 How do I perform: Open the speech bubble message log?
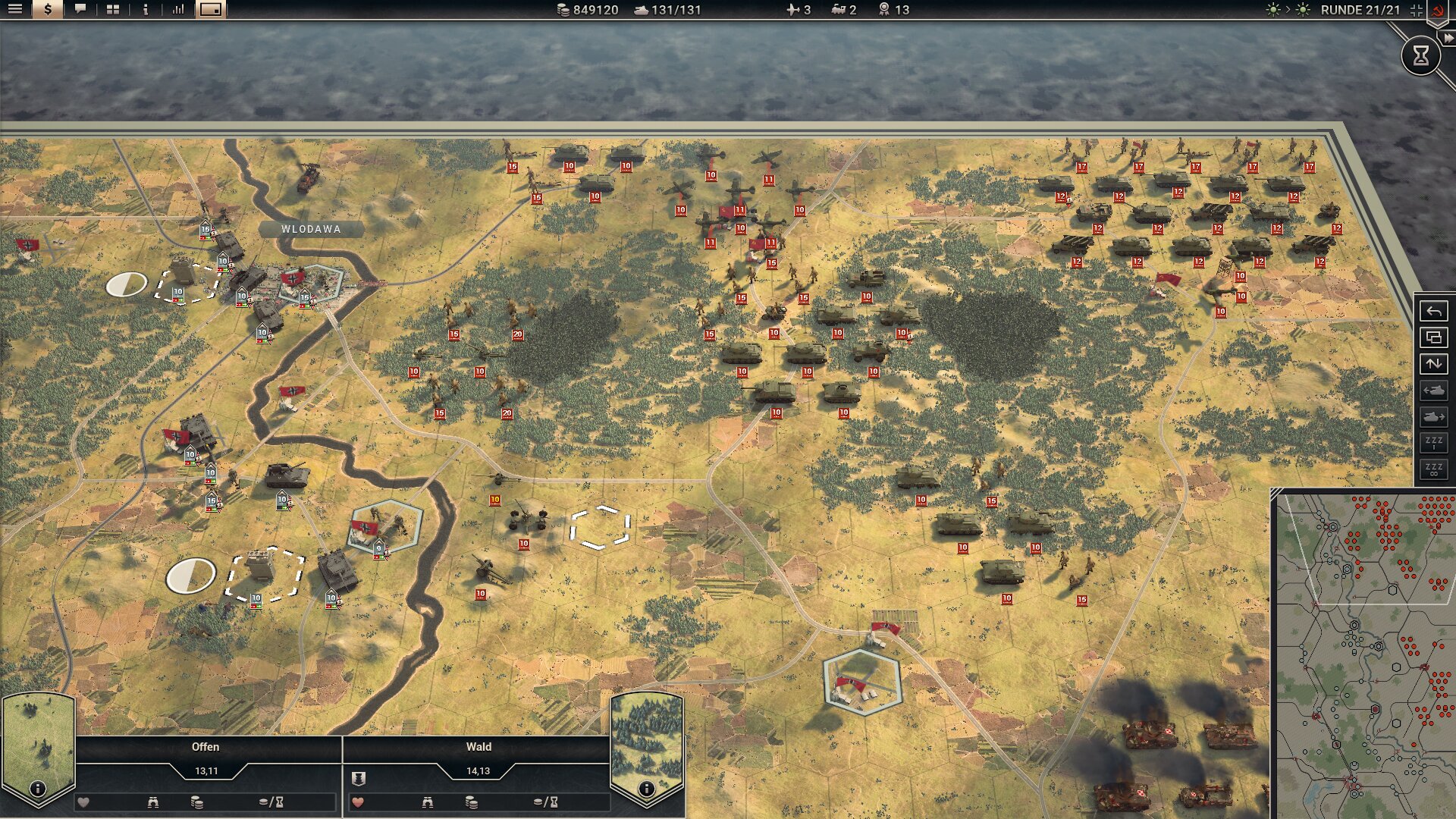[80, 9]
